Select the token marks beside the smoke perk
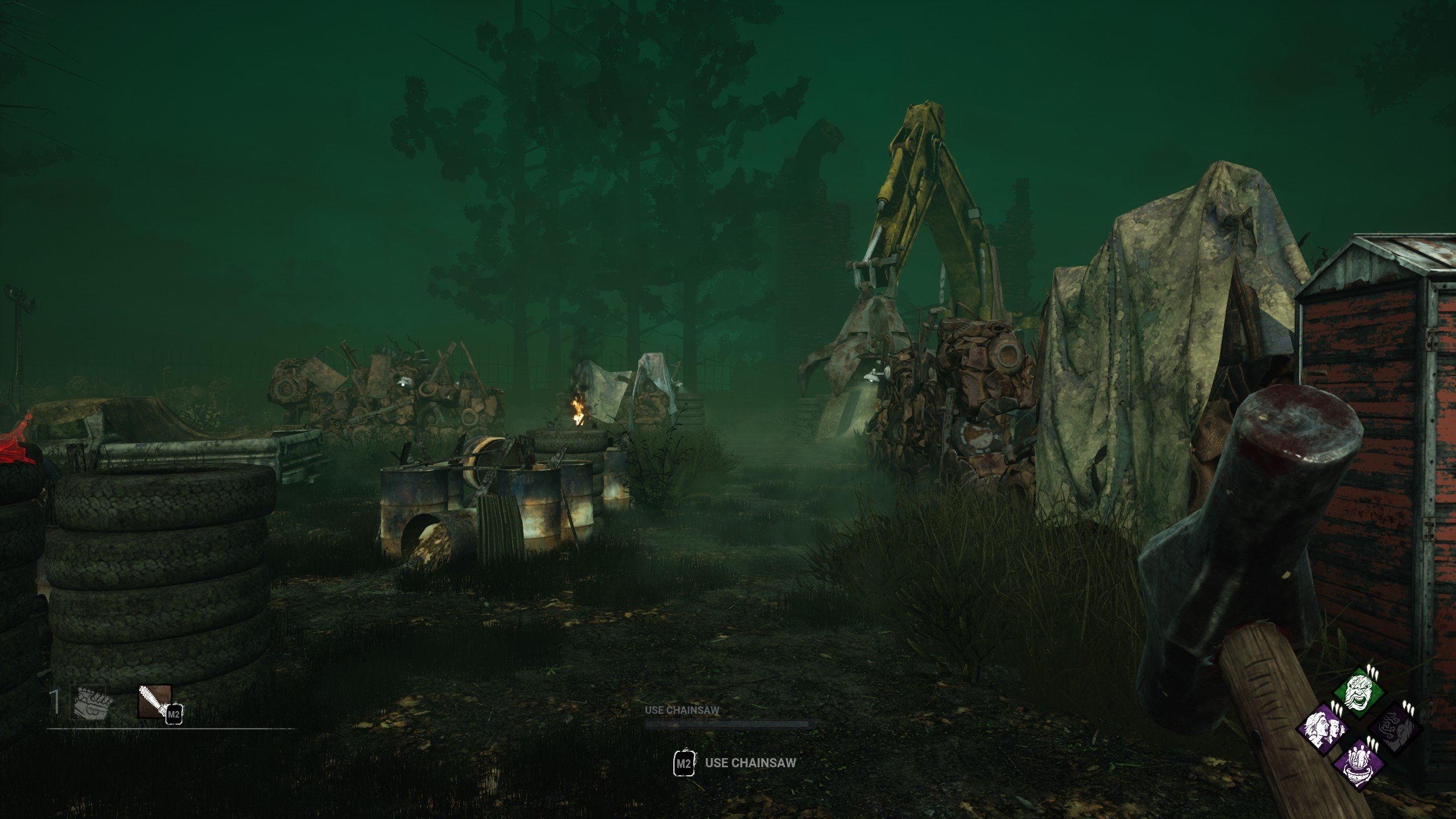 point(1408,707)
